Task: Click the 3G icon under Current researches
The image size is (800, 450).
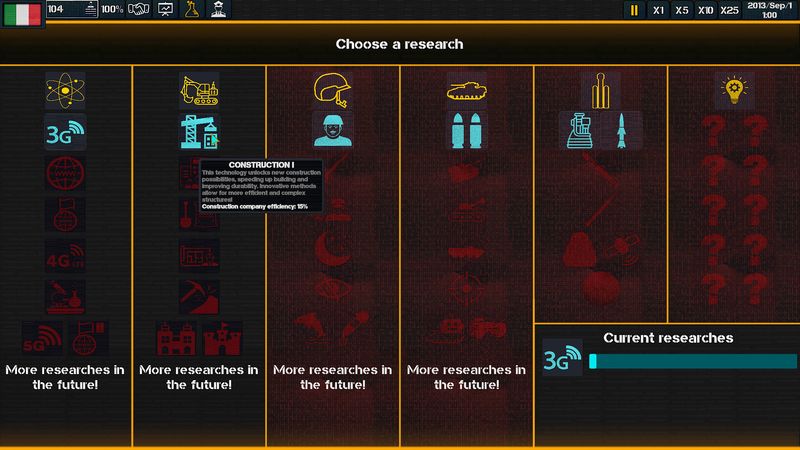Action: (563, 361)
